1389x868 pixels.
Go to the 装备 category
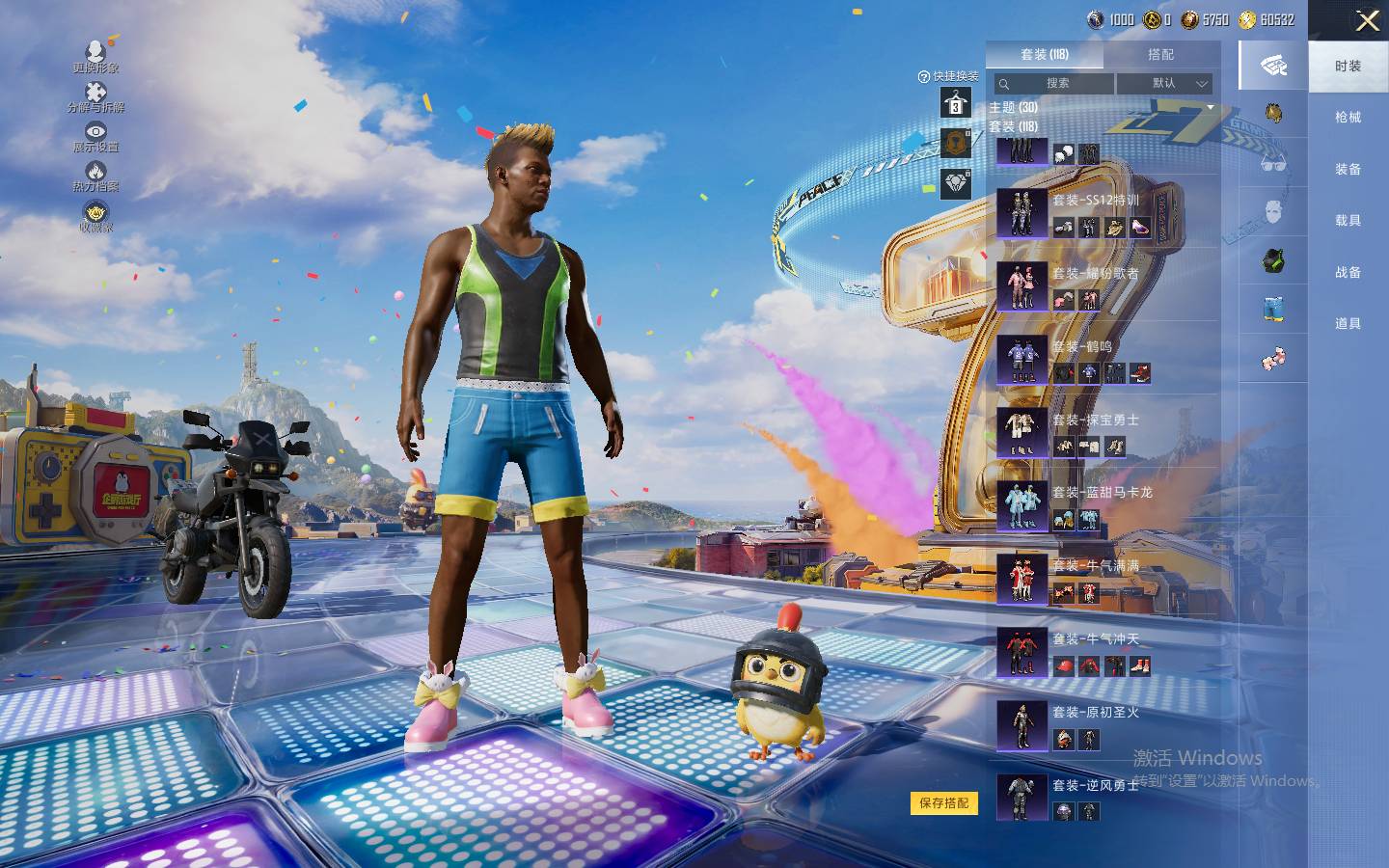[x=1348, y=170]
